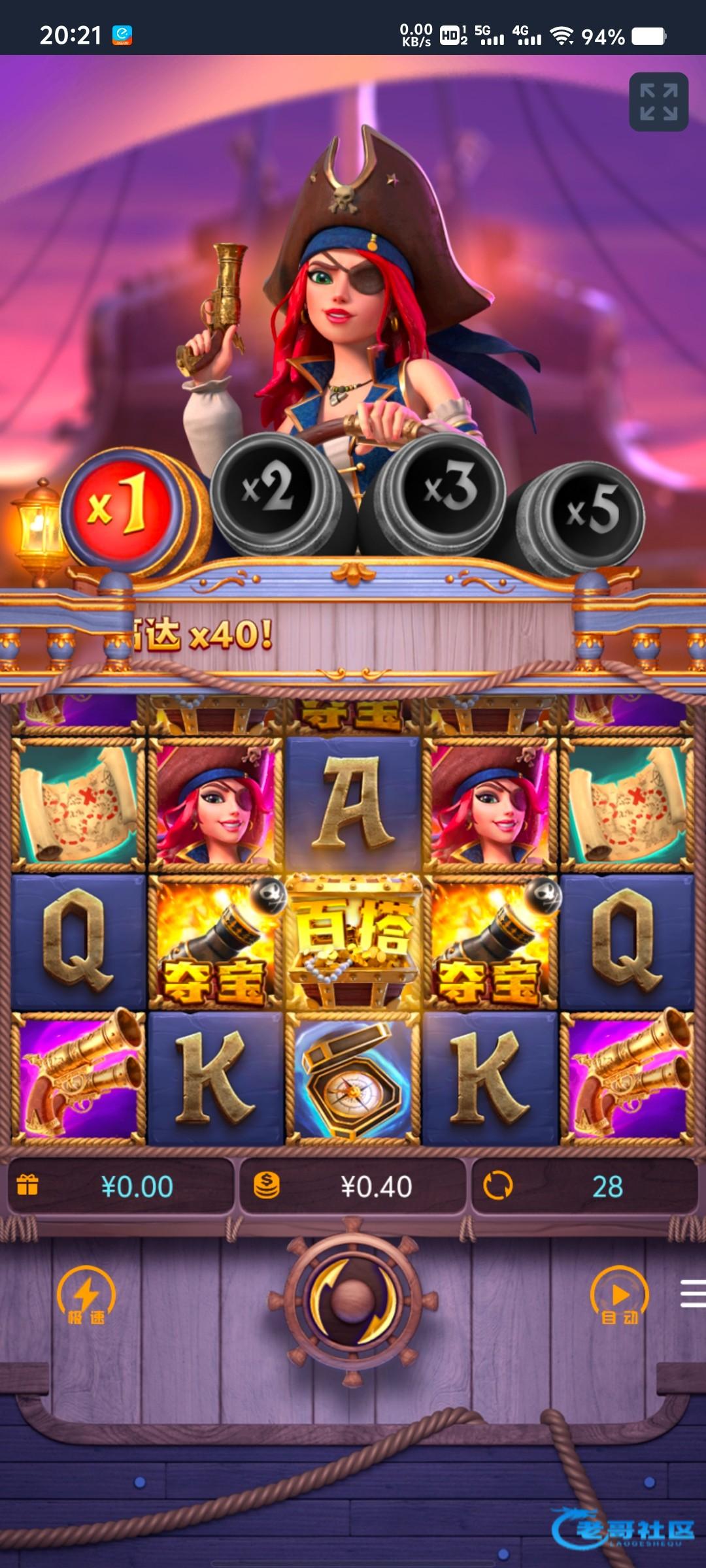This screenshot has height=1568, width=706.
Task: Start auto-spin with the play button
Action: (x=619, y=1296)
